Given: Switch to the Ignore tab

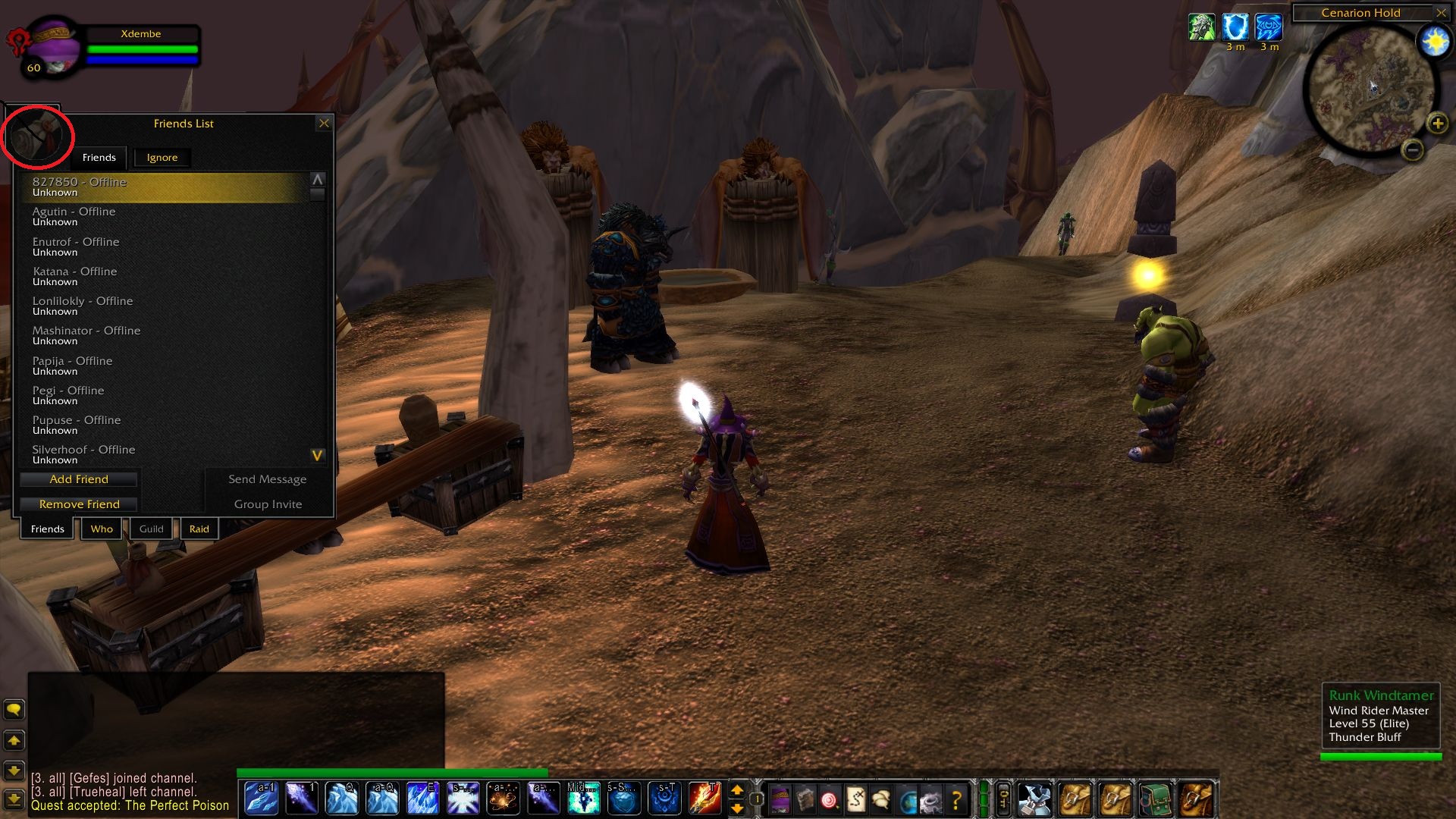Looking at the screenshot, I should (x=162, y=158).
